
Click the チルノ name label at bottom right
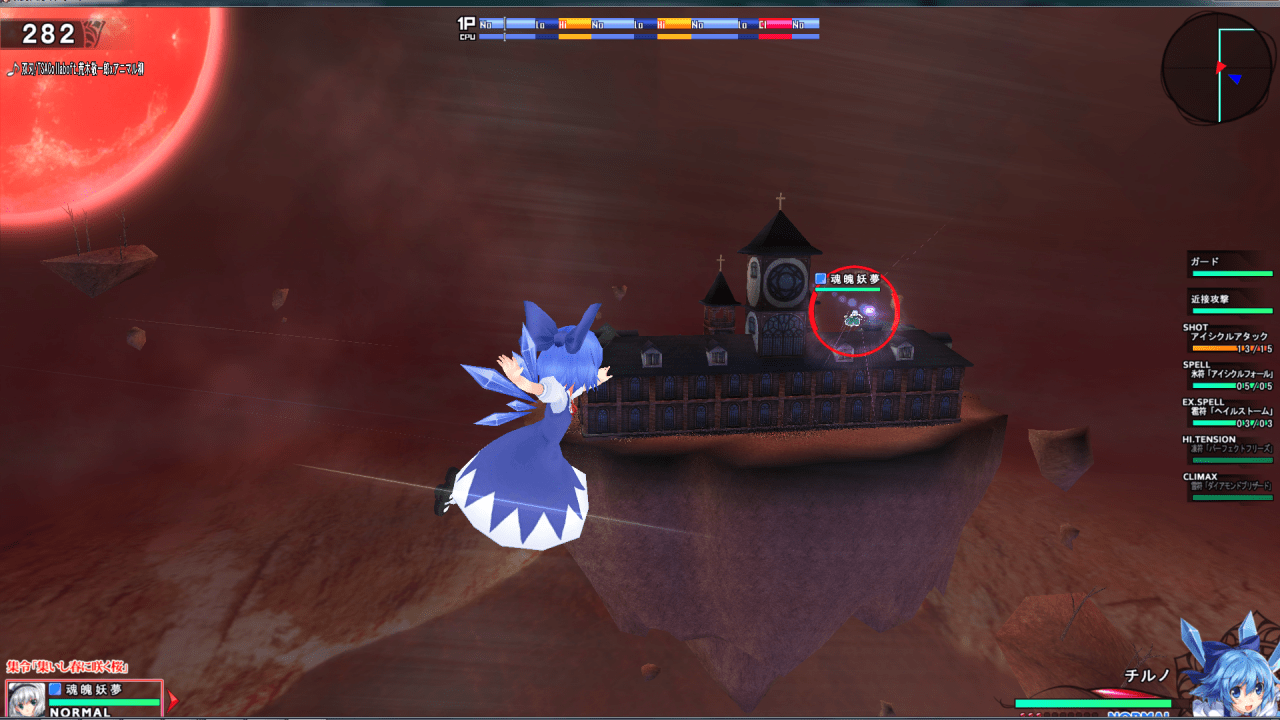click(1146, 676)
